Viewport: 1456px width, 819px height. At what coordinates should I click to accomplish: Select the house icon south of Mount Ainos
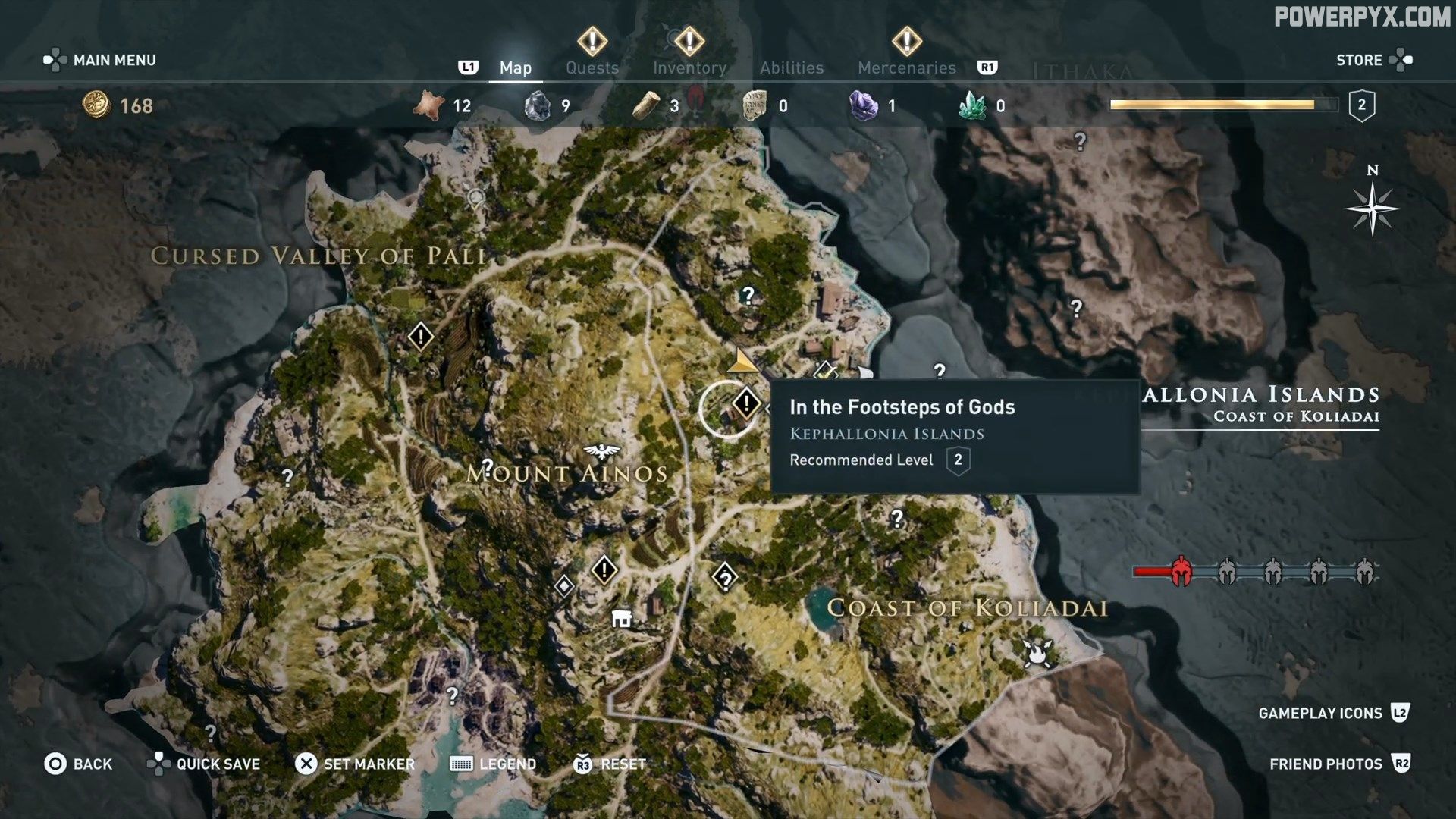(623, 619)
